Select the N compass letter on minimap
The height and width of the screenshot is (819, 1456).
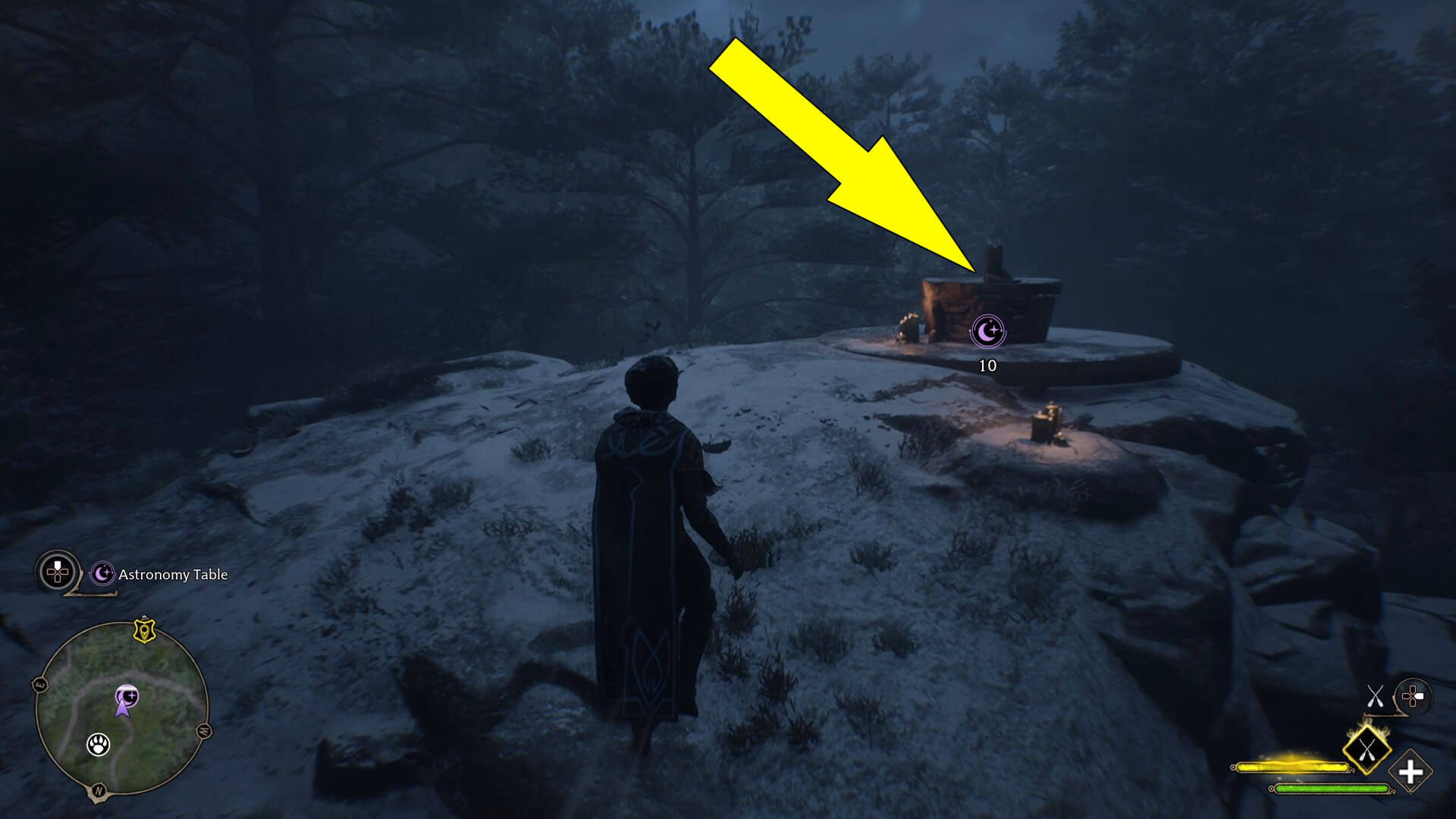coord(99,789)
